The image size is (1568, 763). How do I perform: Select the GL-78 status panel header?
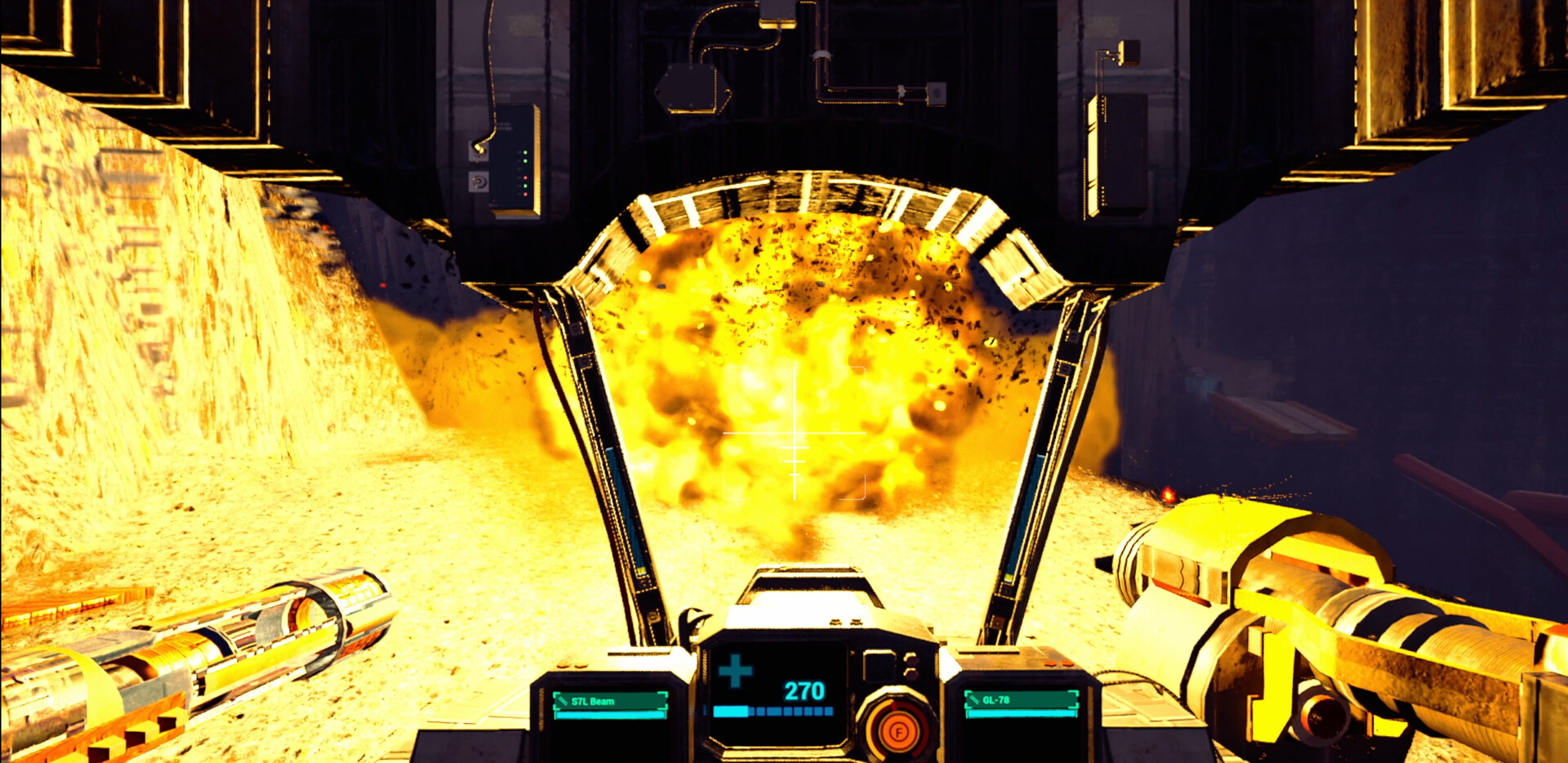pos(1021,700)
